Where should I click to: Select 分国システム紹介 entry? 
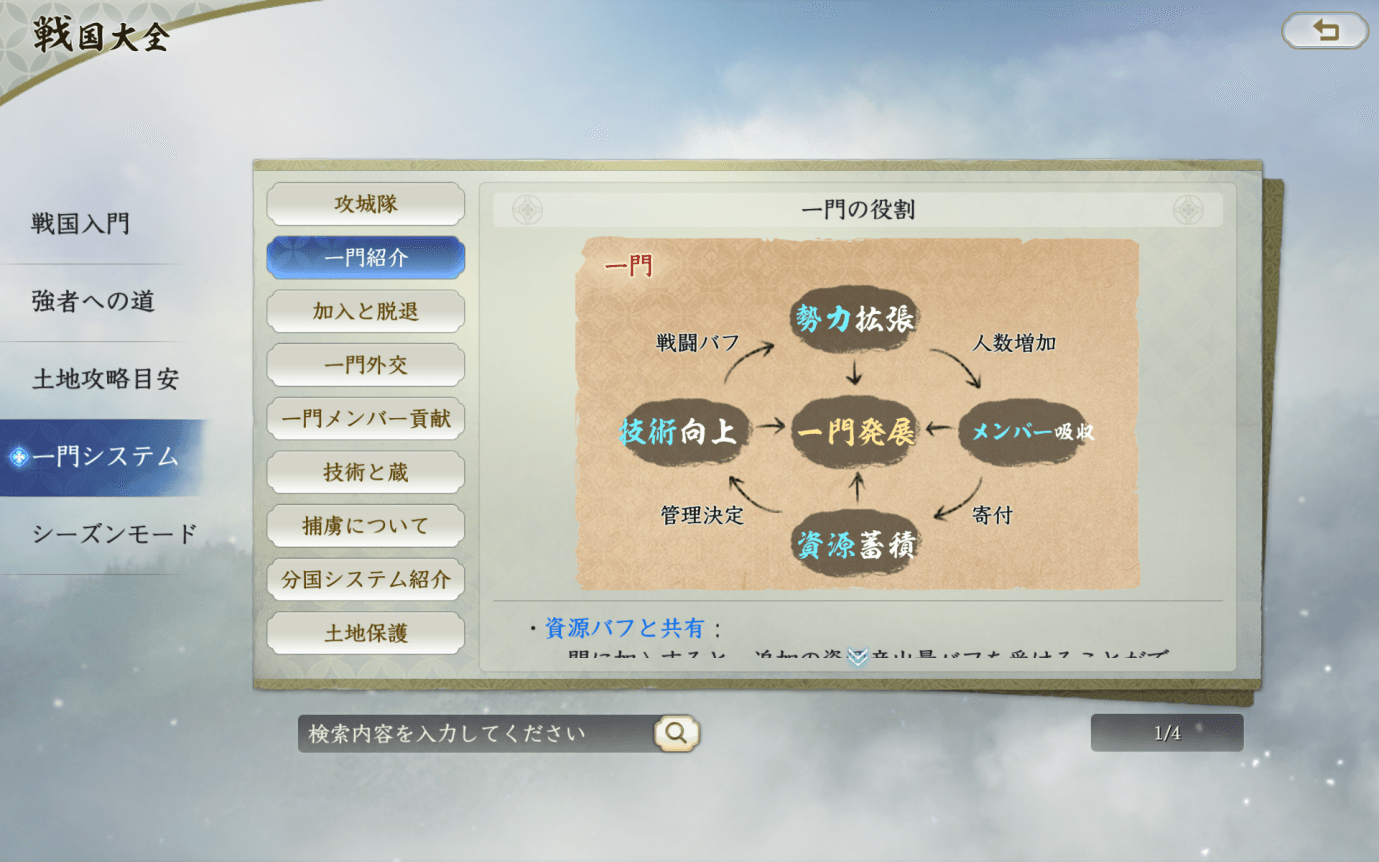[365, 579]
